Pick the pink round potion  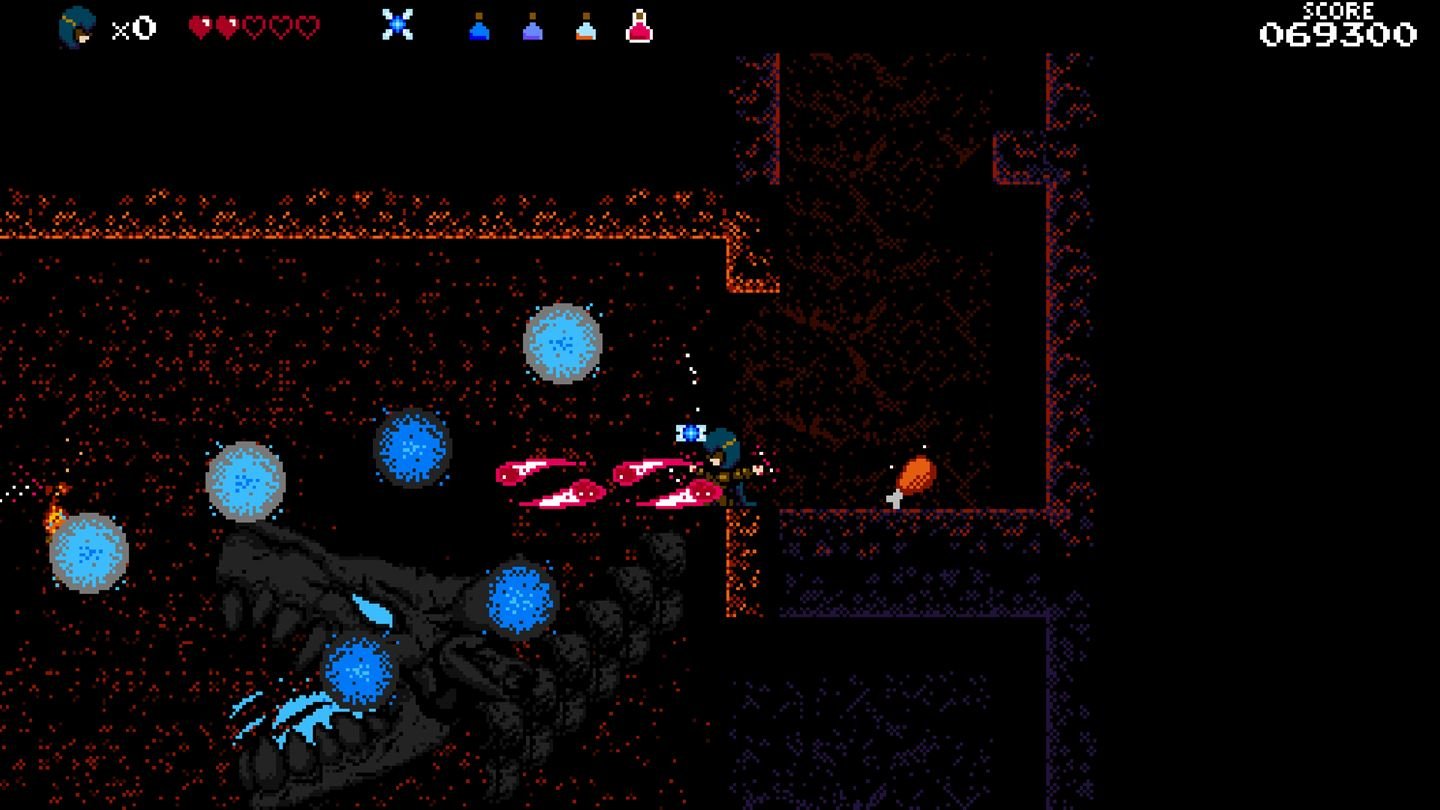coord(639,27)
